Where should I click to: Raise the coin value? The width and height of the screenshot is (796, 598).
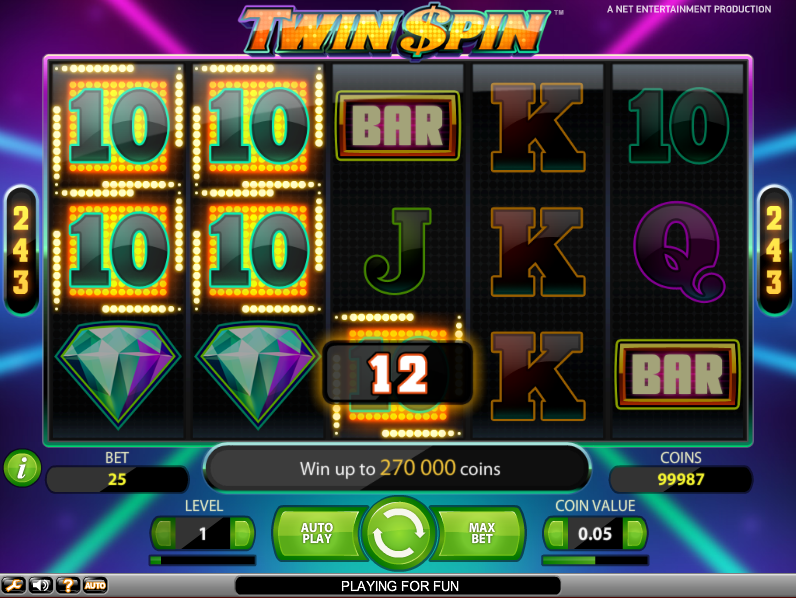[x=633, y=533]
